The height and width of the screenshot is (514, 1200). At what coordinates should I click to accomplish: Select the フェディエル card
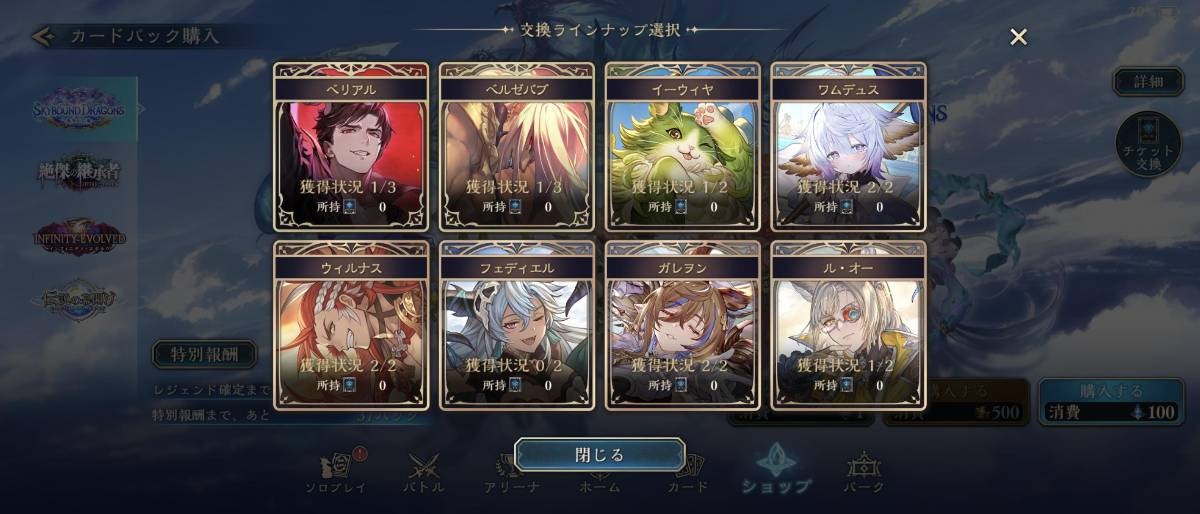point(517,325)
